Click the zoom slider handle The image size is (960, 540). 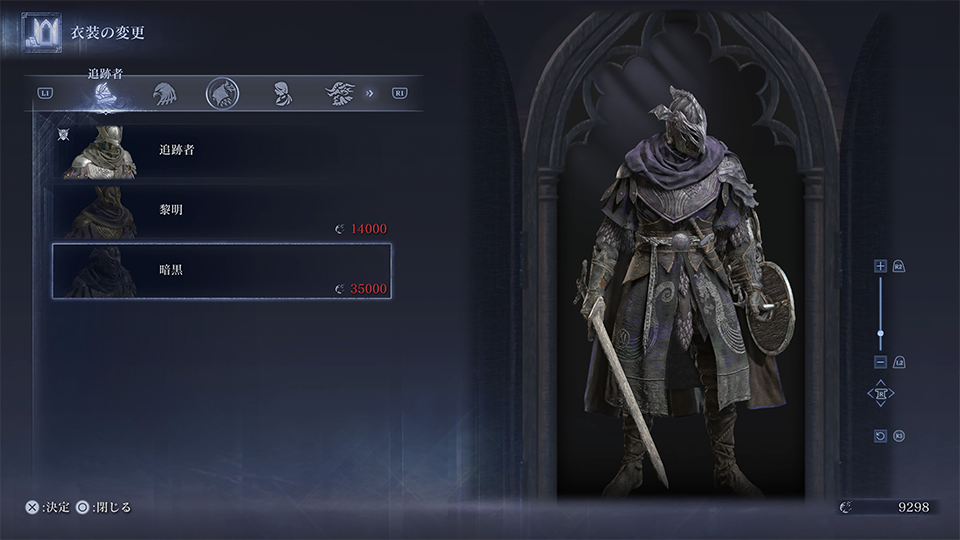point(880,332)
